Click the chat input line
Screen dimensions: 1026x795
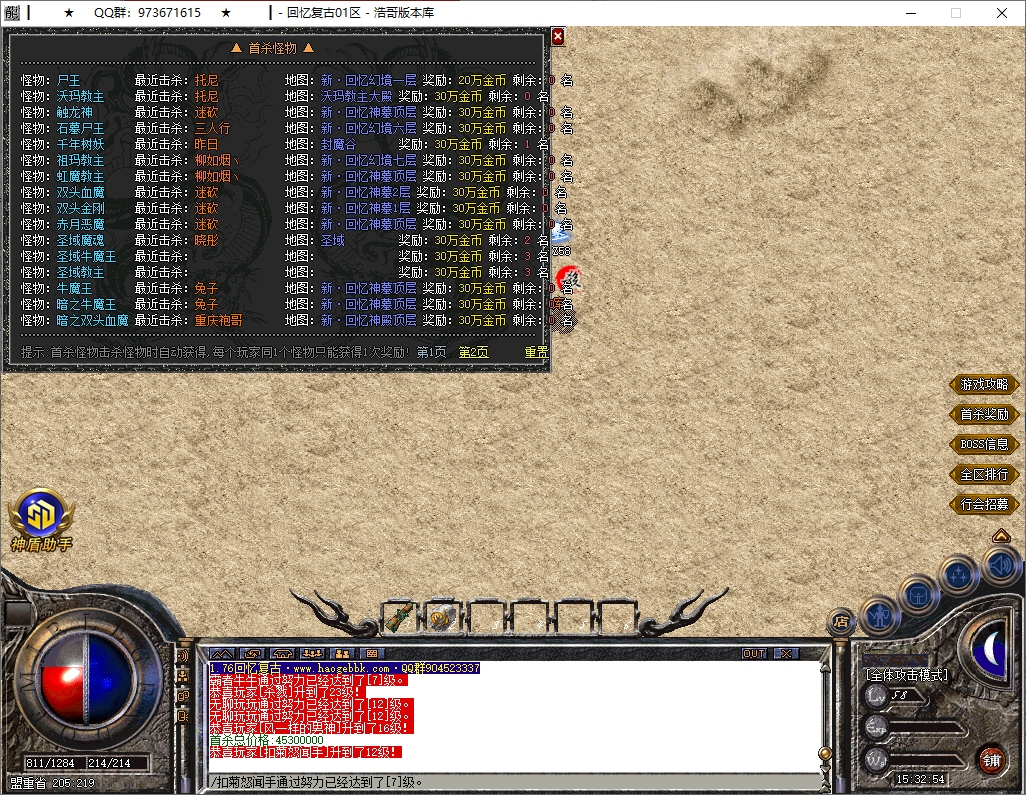(510, 782)
